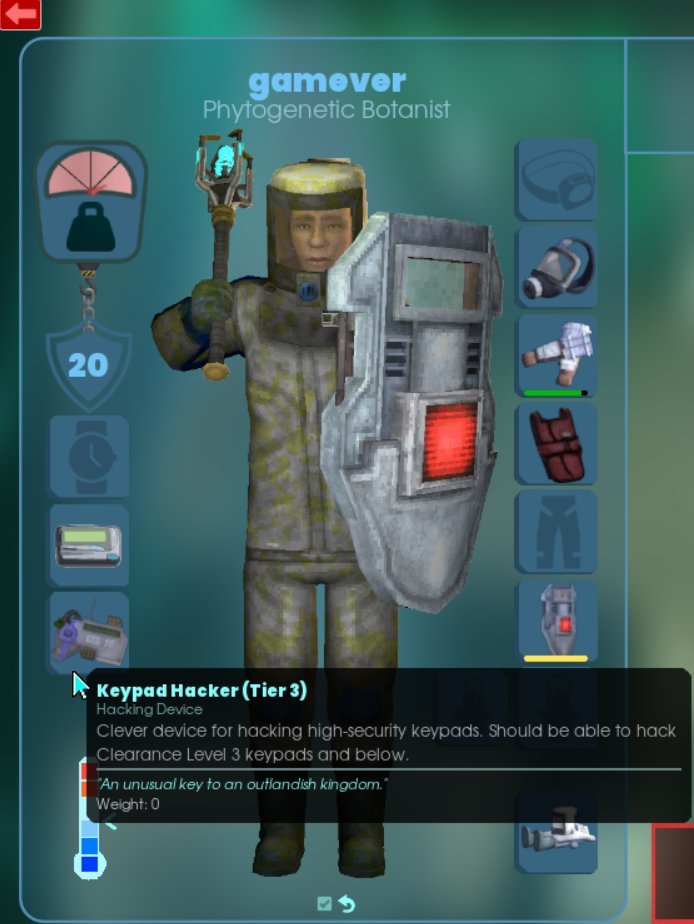Image resolution: width=694 pixels, height=924 pixels.
Task: Select the gas mask equipment slot
Action: coord(556,267)
